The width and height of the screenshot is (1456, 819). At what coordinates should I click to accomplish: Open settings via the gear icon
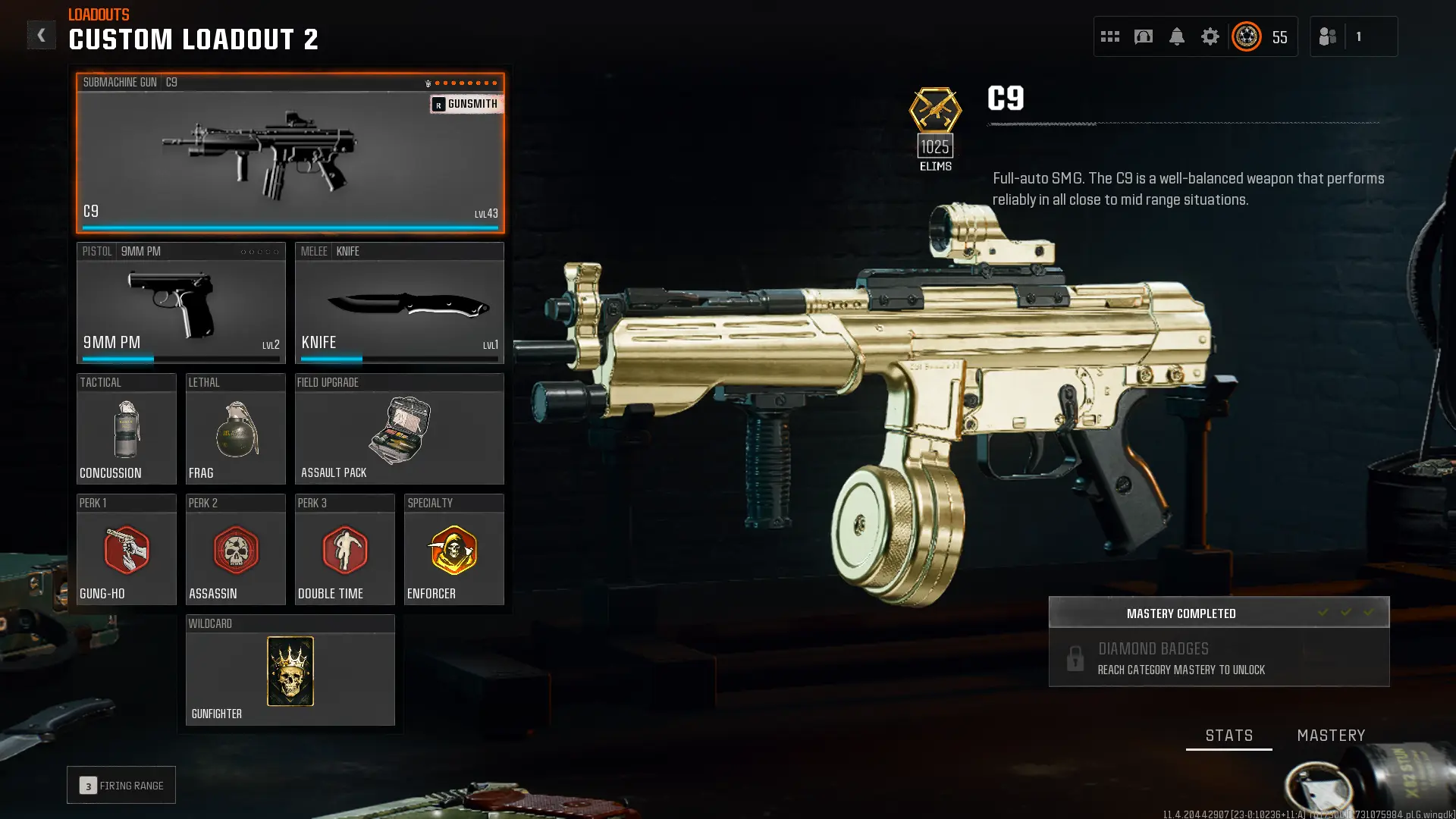[1210, 36]
